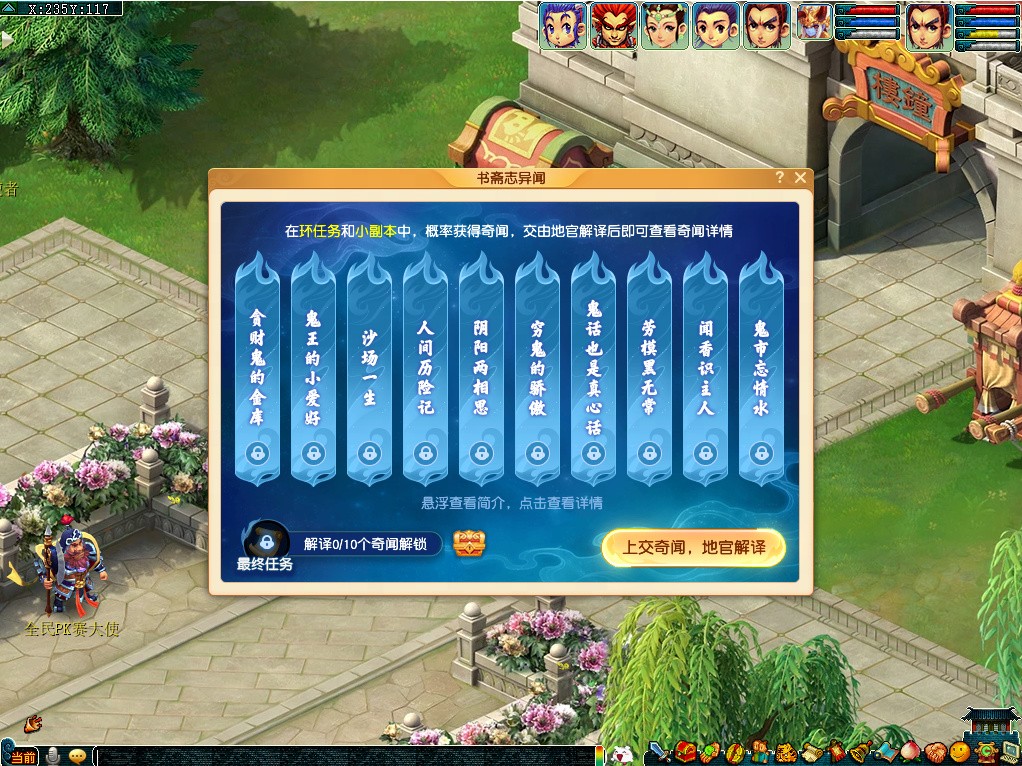The height and width of the screenshot is (766, 1022).
Task: View the 阴阳两相思 story banner
Action: coord(482,370)
